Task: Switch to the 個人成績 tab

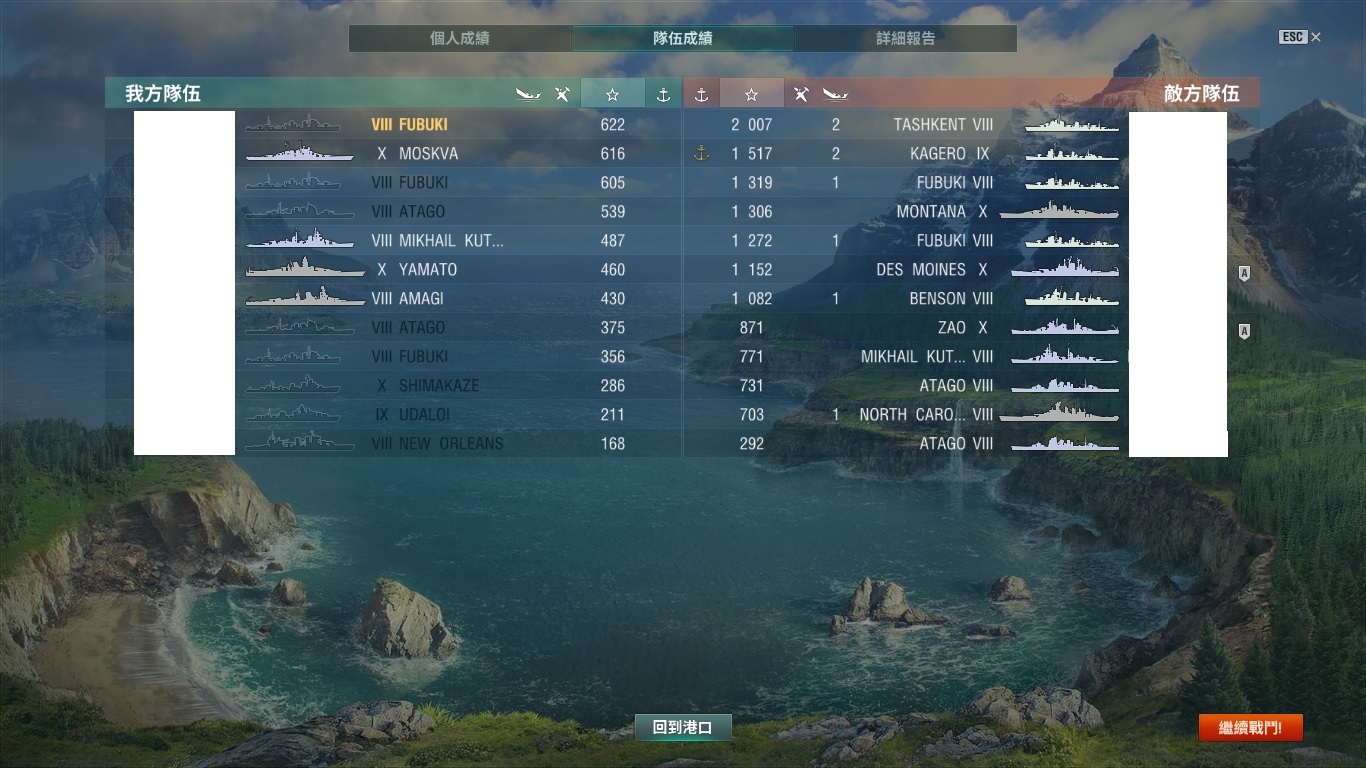Action: 459,39
